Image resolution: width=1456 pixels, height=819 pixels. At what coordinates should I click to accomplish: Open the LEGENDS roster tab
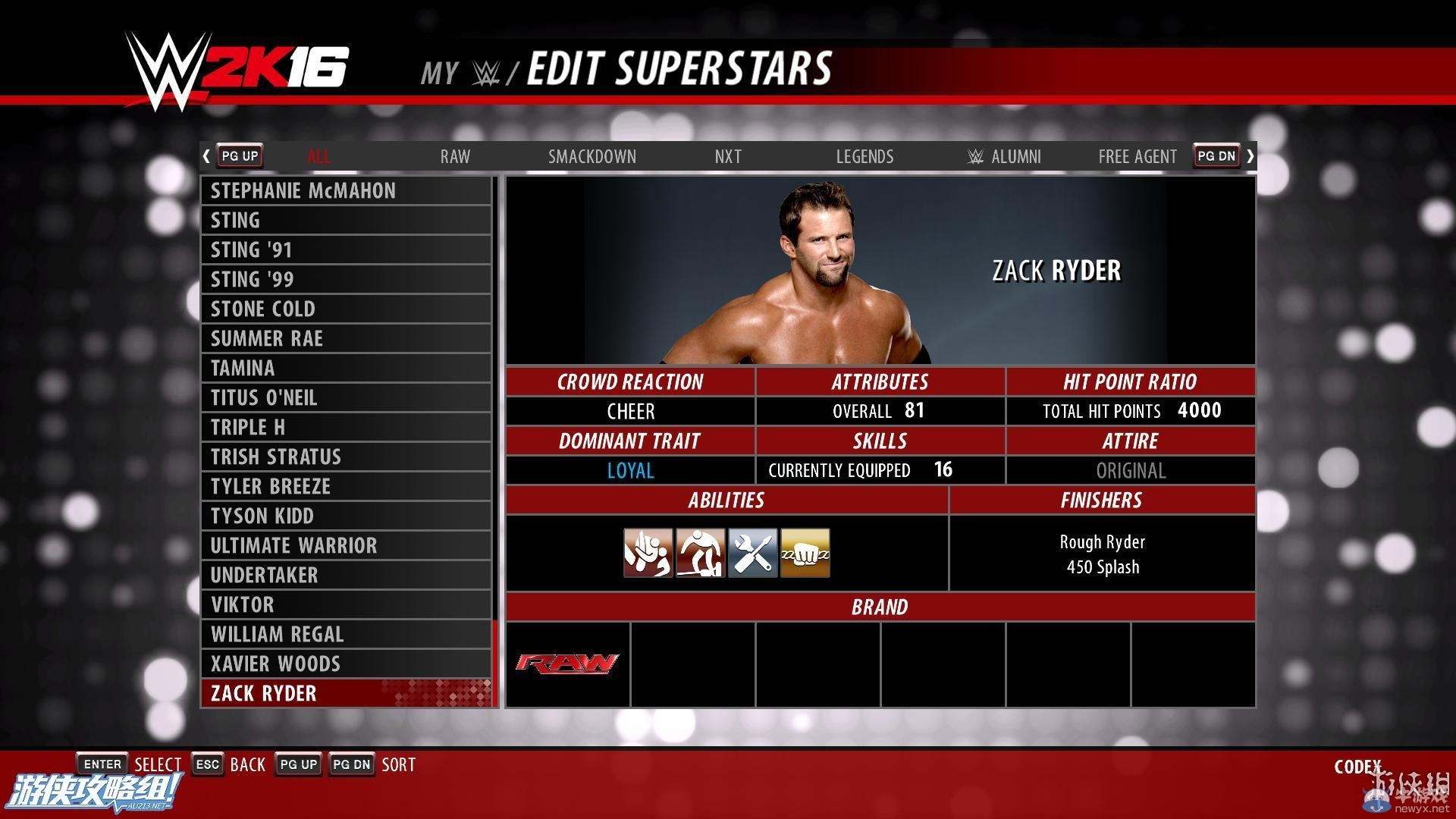864,156
